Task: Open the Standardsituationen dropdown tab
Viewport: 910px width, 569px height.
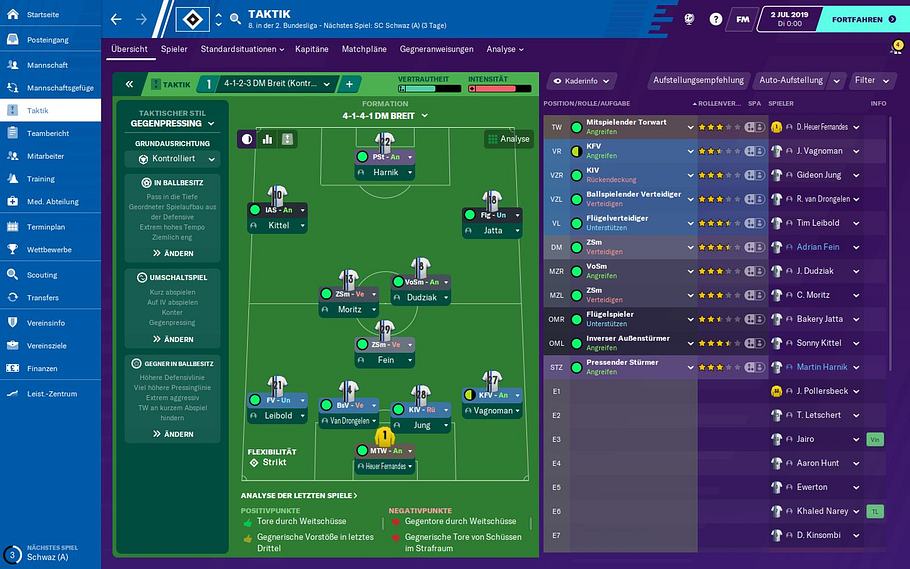Action: point(243,49)
